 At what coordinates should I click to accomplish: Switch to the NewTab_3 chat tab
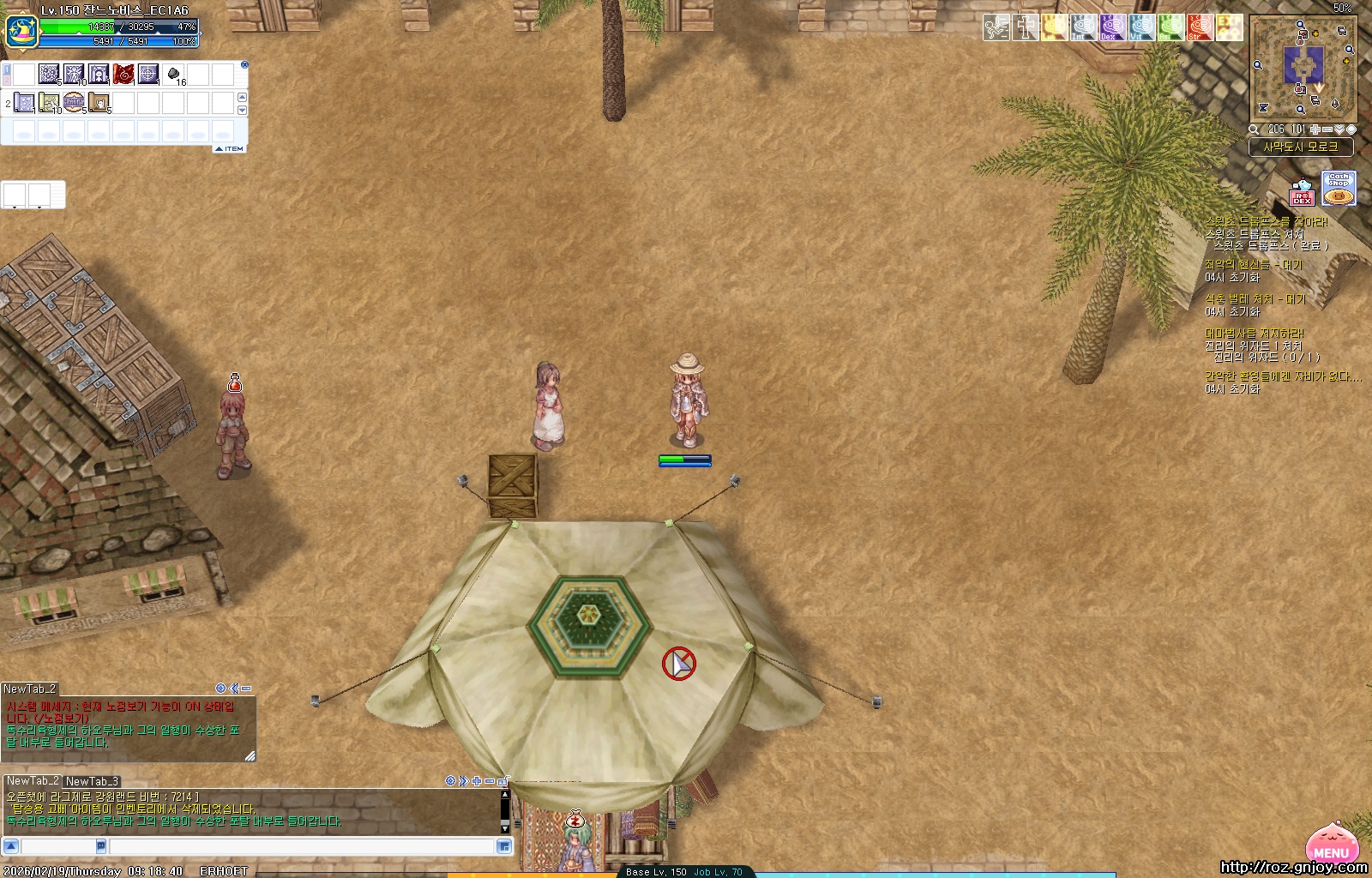click(92, 781)
